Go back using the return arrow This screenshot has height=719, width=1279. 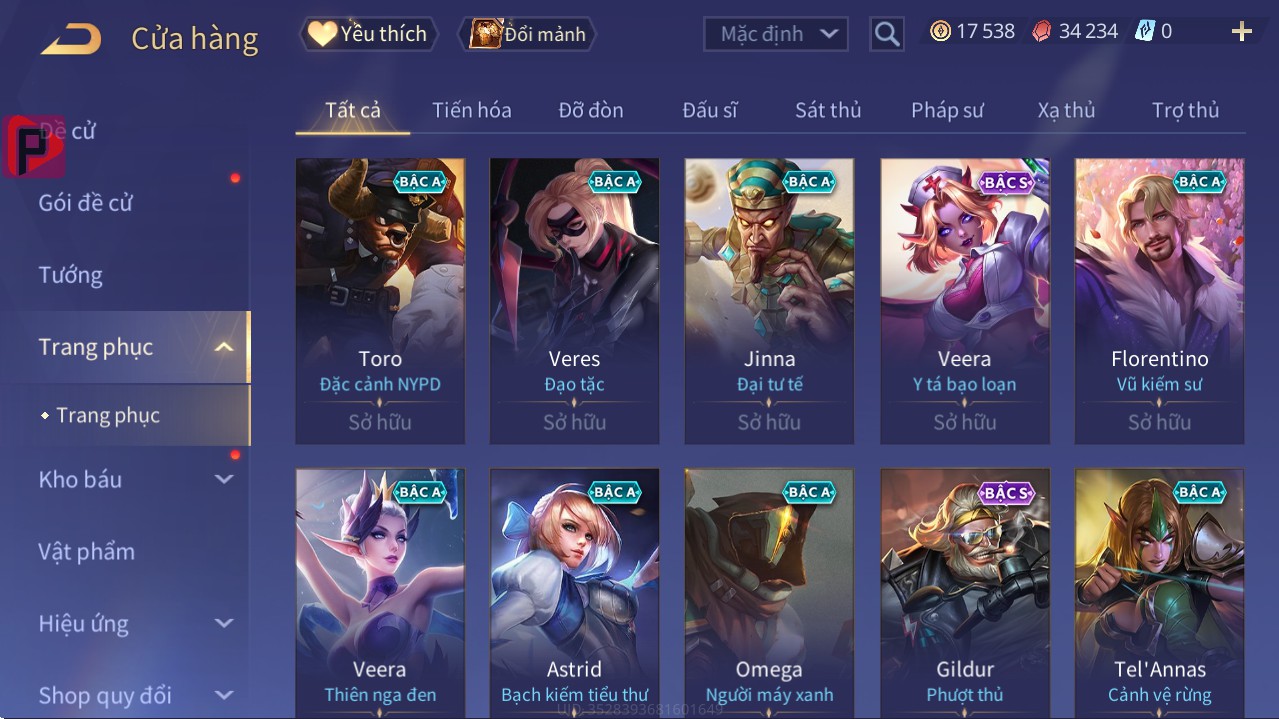[71, 38]
